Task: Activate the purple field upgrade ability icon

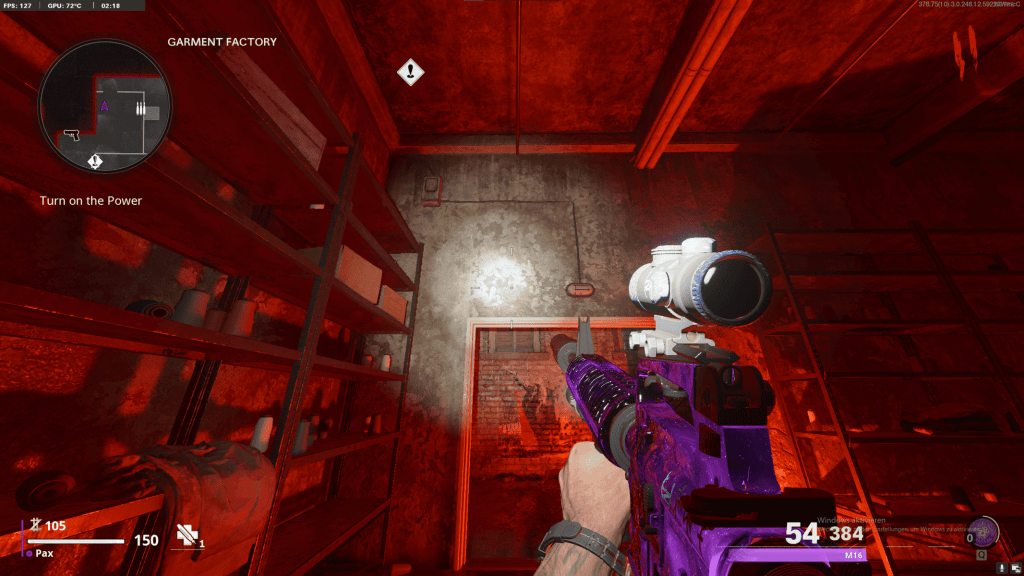Action: (x=986, y=530)
